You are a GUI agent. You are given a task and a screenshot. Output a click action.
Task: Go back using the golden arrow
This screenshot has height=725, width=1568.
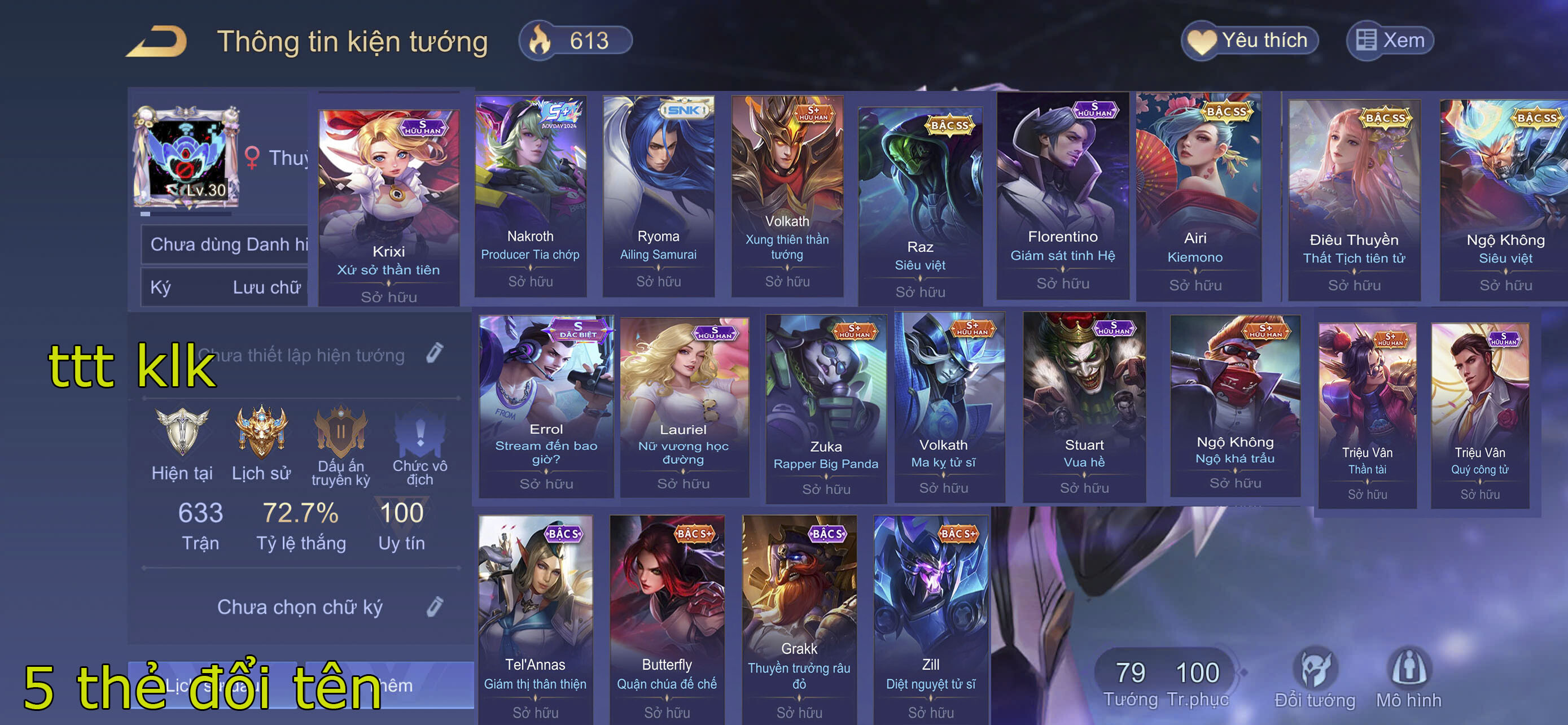pyautogui.click(x=157, y=41)
